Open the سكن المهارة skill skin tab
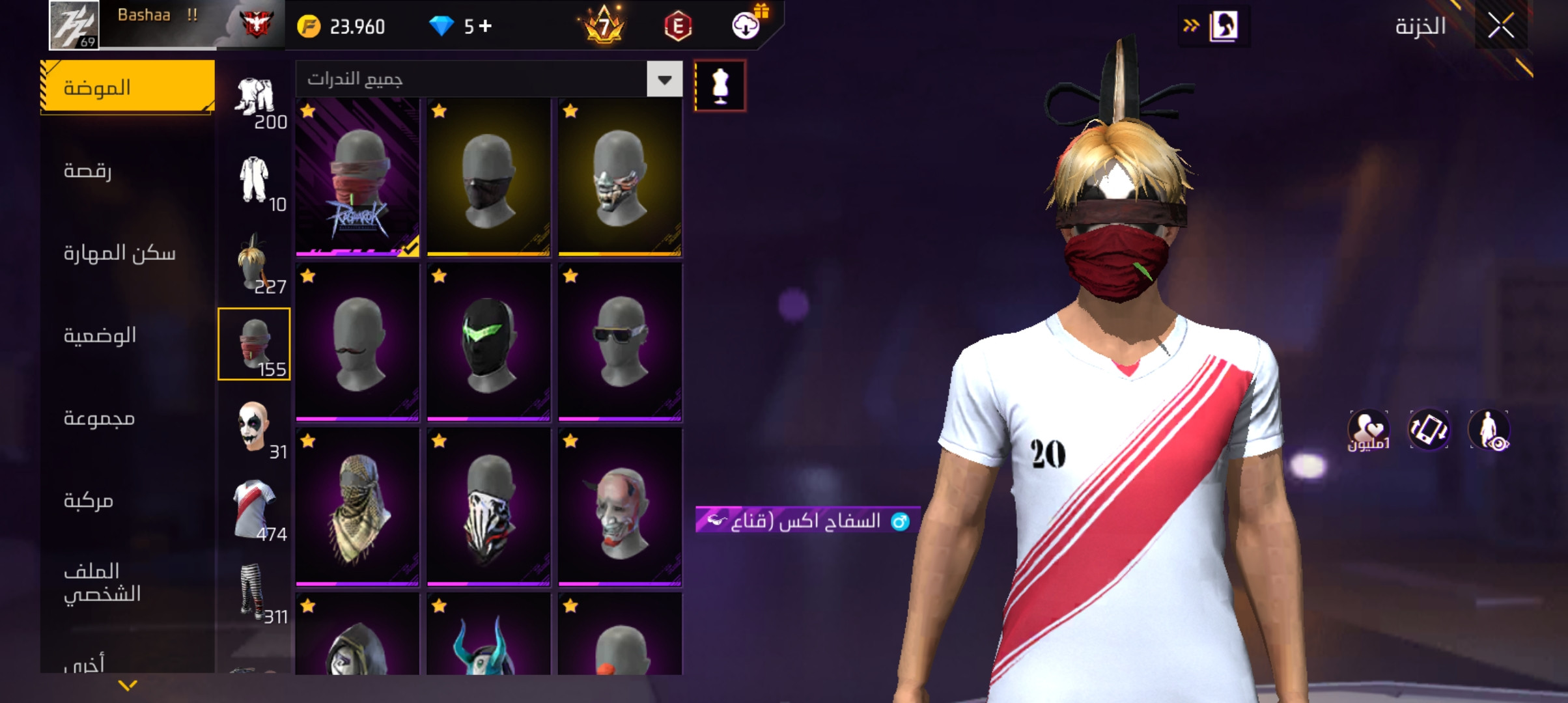 pyautogui.click(x=128, y=253)
